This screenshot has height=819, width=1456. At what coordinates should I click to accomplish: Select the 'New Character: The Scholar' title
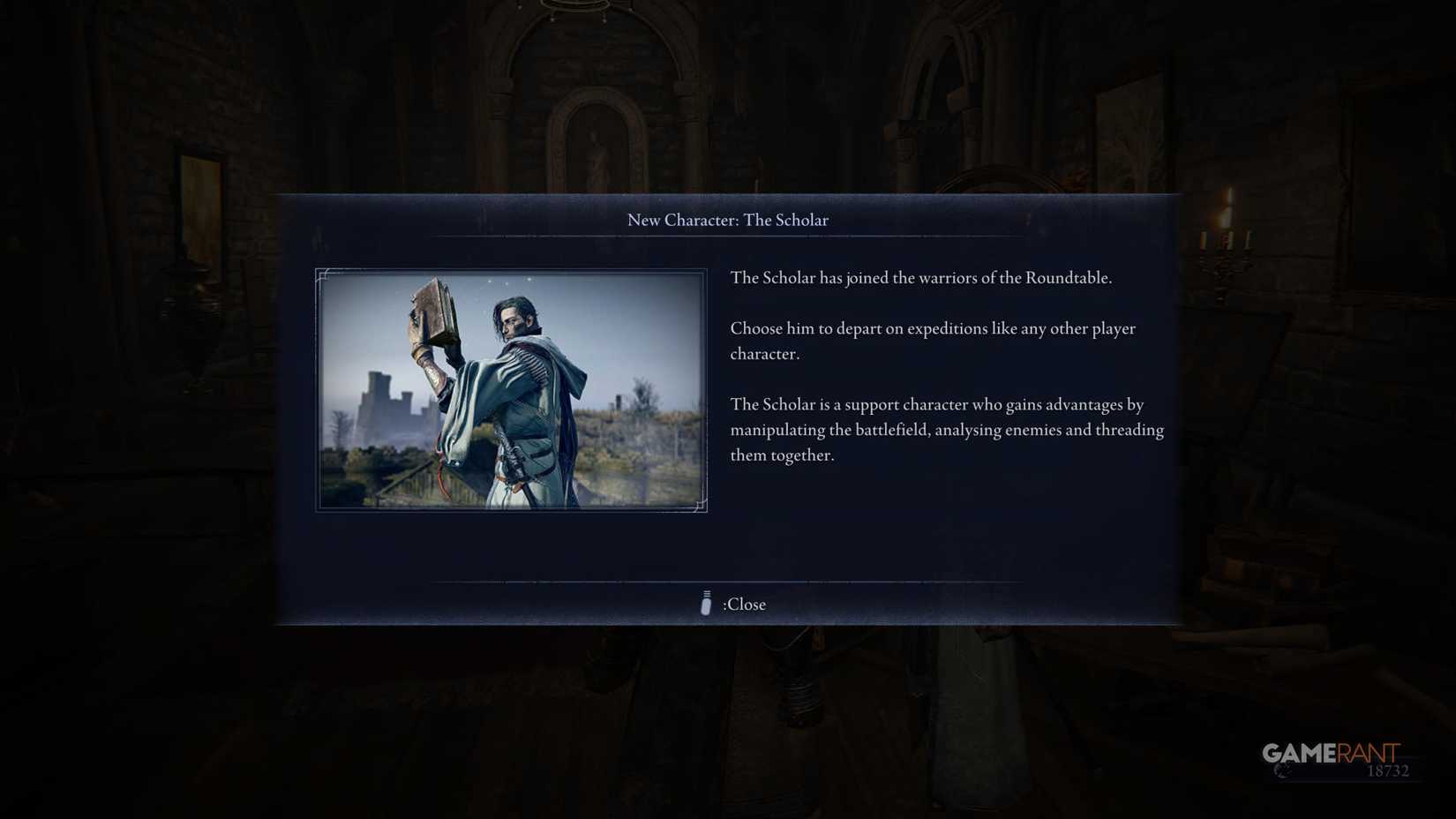coord(727,220)
